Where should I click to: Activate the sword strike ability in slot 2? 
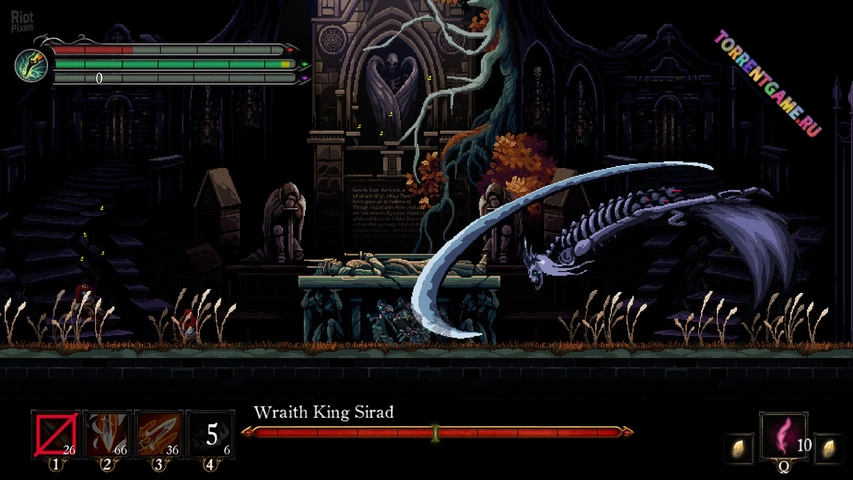tap(107, 435)
